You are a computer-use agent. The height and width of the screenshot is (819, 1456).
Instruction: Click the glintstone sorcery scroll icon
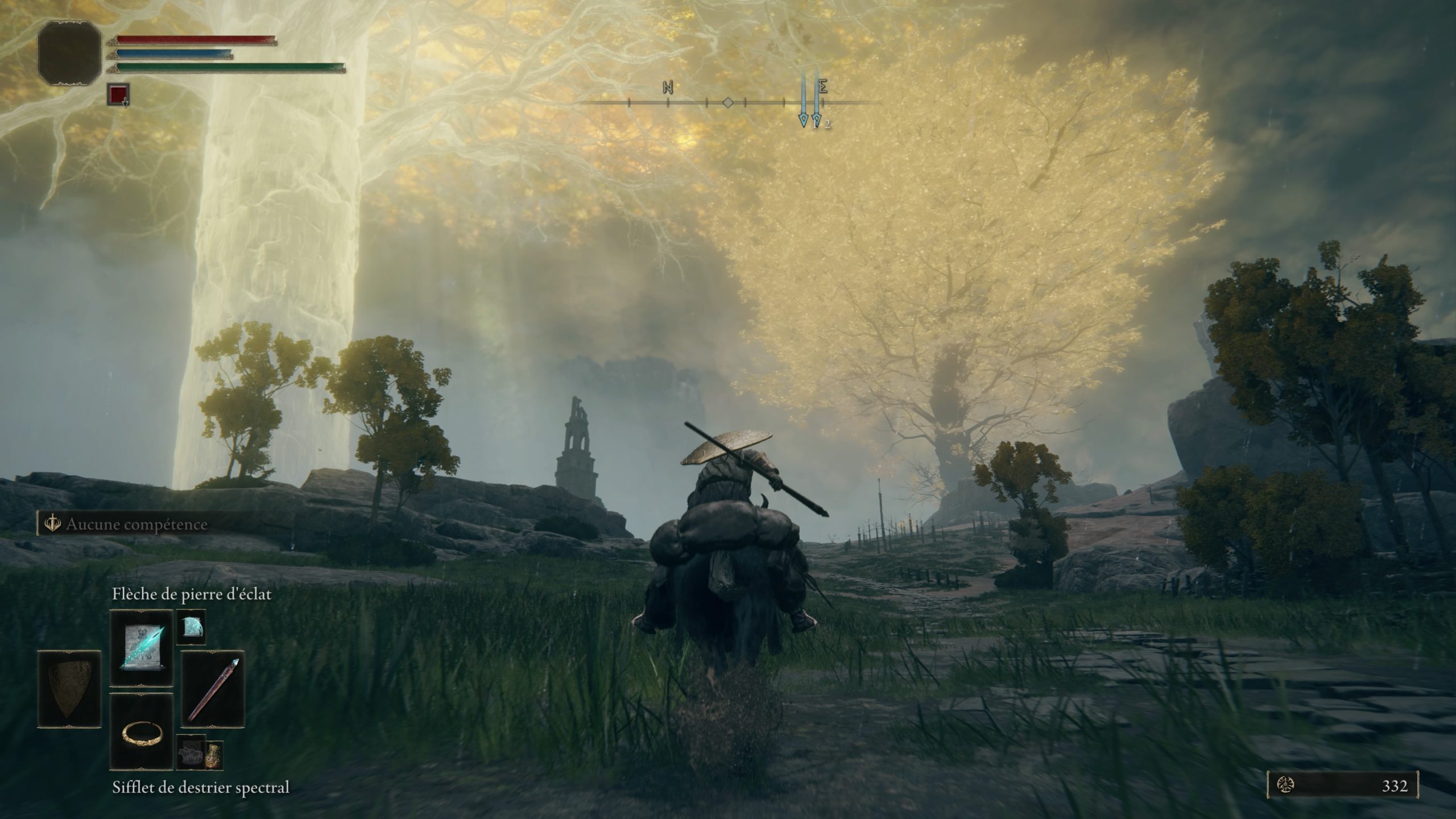click(x=143, y=647)
